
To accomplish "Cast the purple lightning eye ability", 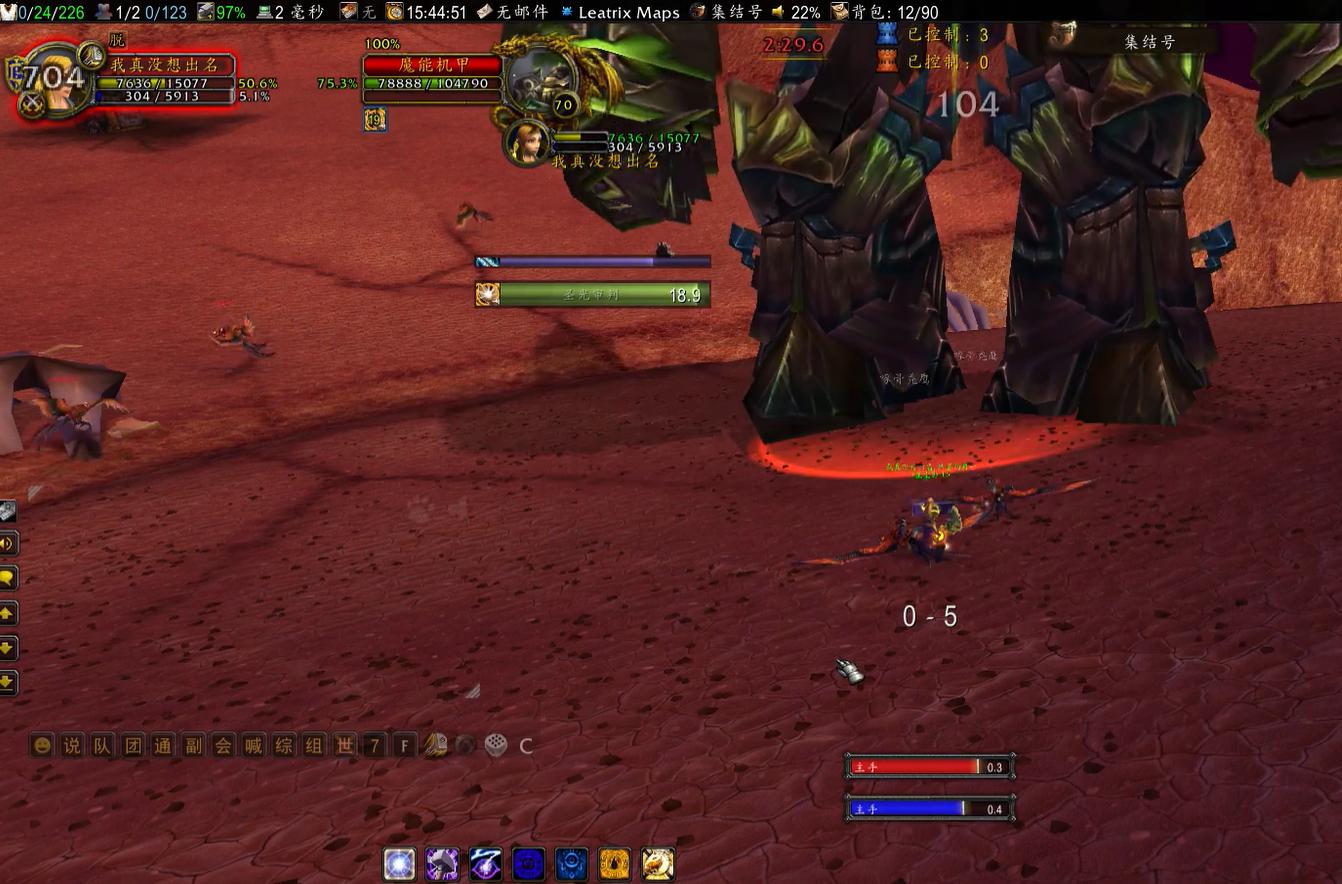I will pos(485,864).
